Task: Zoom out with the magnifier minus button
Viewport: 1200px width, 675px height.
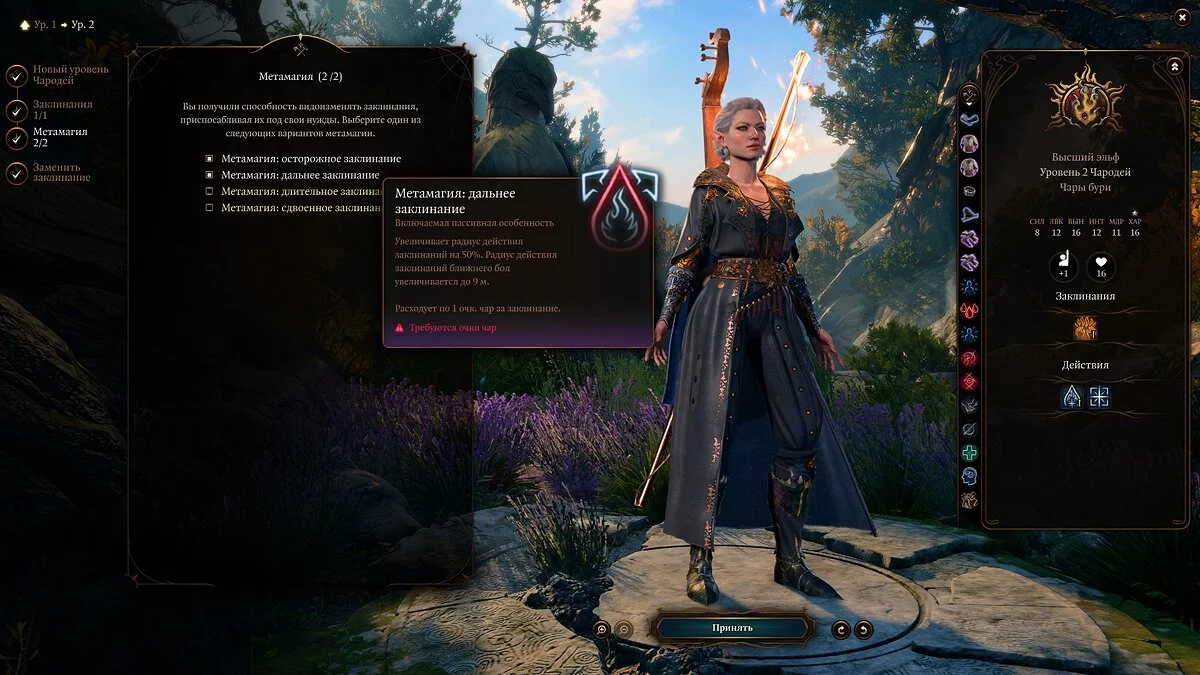Action: pyautogui.click(x=623, y=629)
